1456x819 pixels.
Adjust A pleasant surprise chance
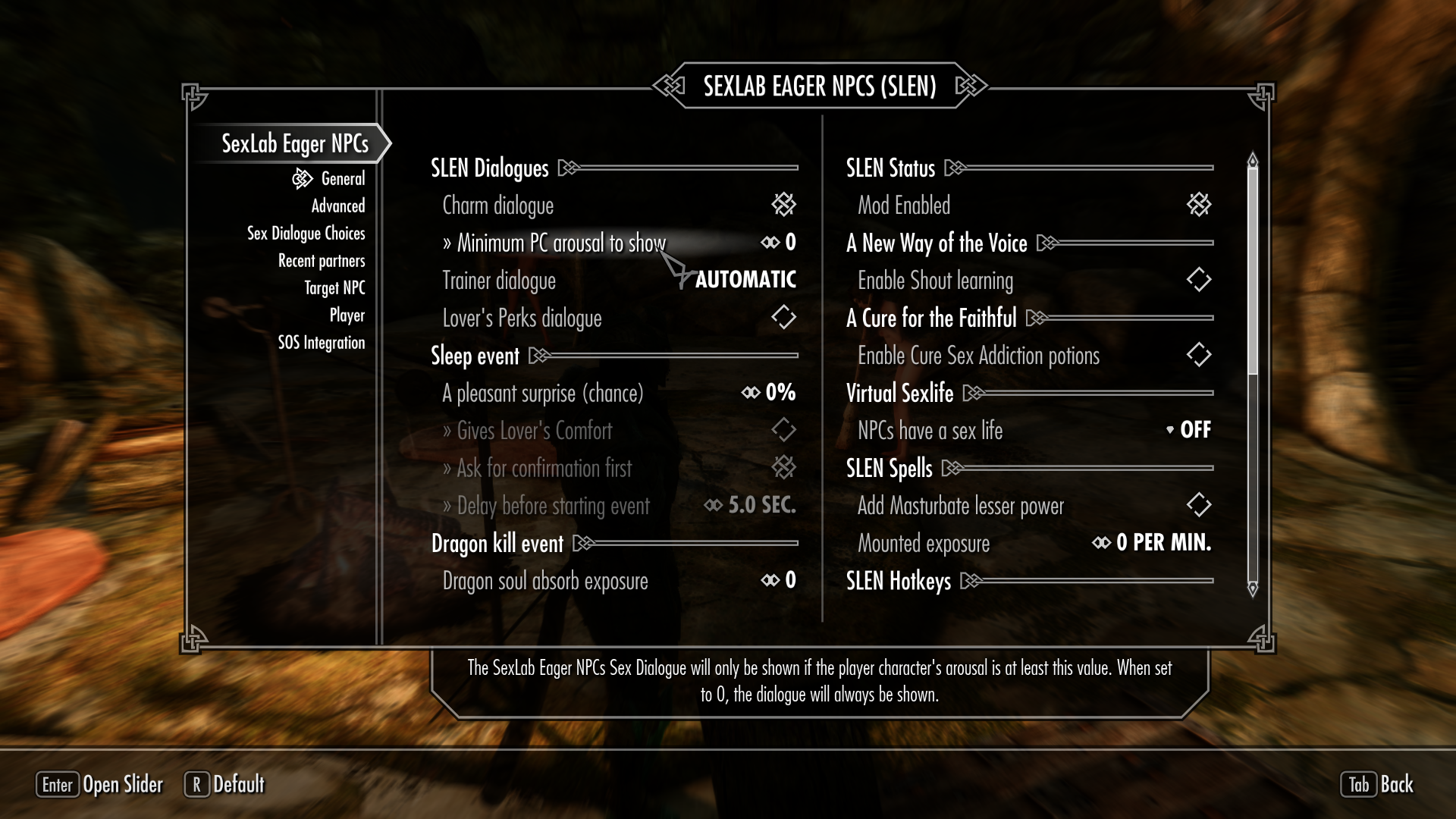pos(769,393)
